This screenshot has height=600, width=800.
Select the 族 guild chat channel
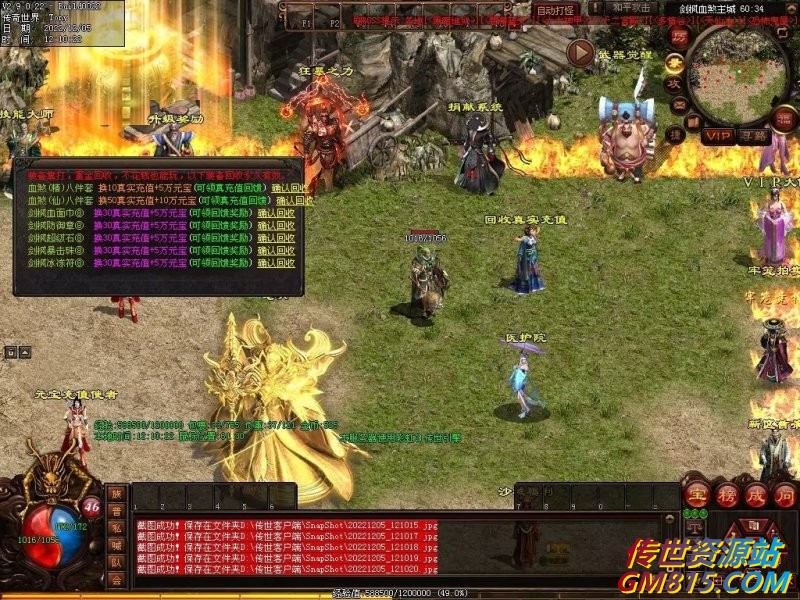point(117,494)
